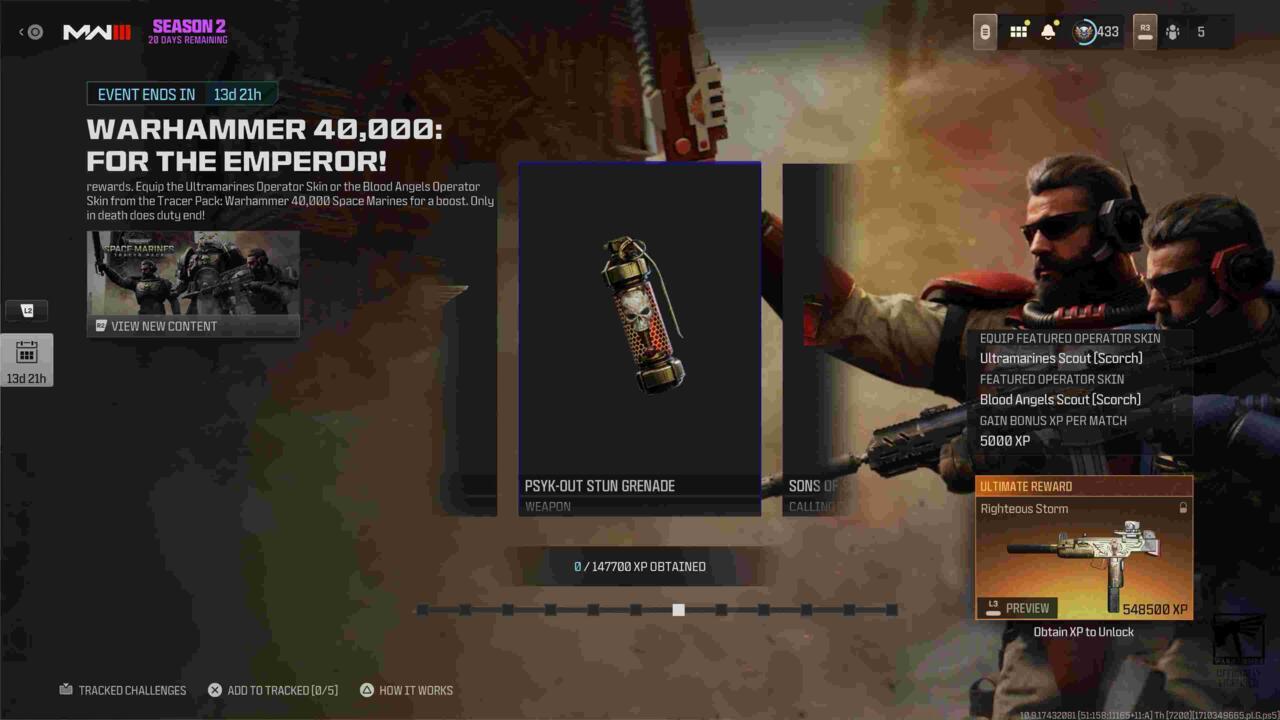Screen dimensions: 1280x720
Task: Click the party members icon showing 5
Action: 1177,31
